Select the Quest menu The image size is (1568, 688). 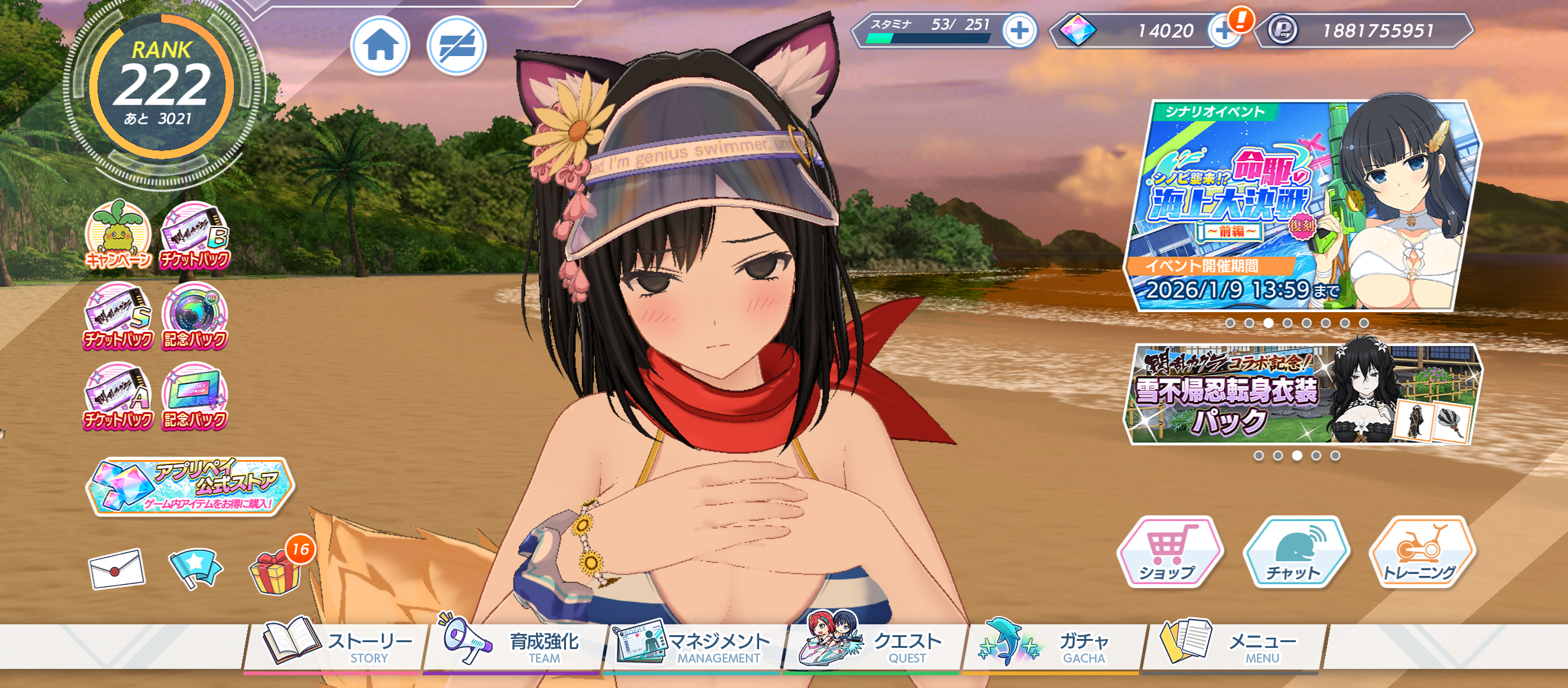pyautogui.click(x=873, y=645)
